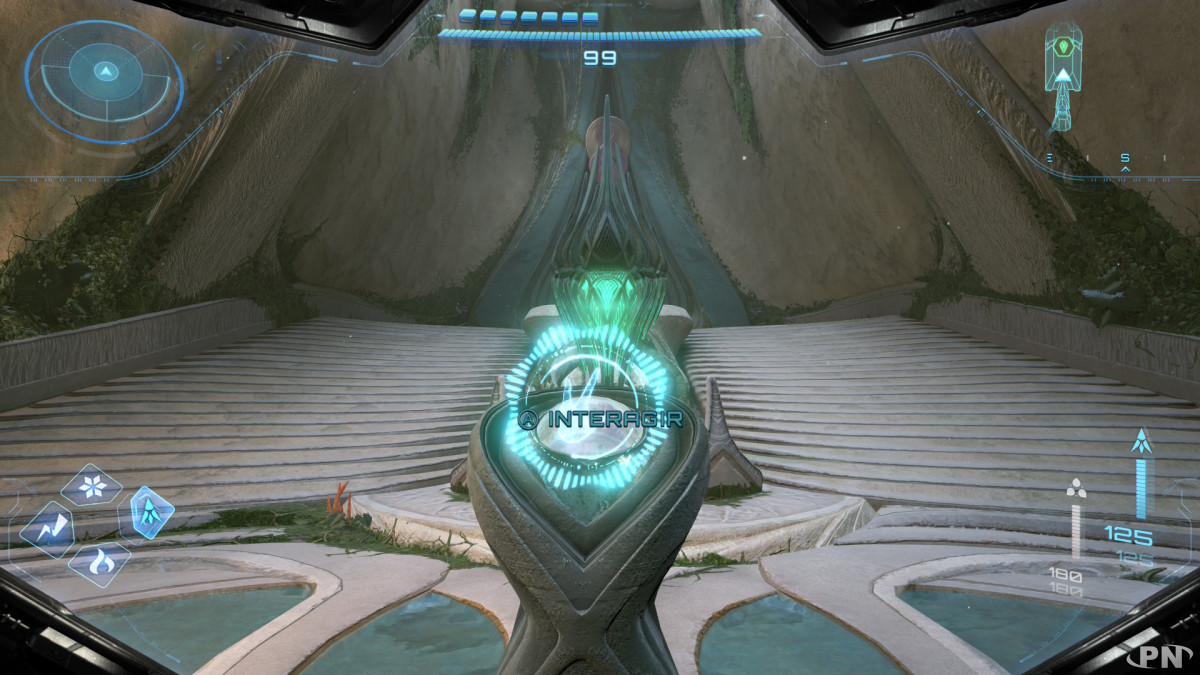This screenshot has width=1200, height=675.
Task: Click the circular radar display
Action: pyautogui.click(x=105, y=78)
